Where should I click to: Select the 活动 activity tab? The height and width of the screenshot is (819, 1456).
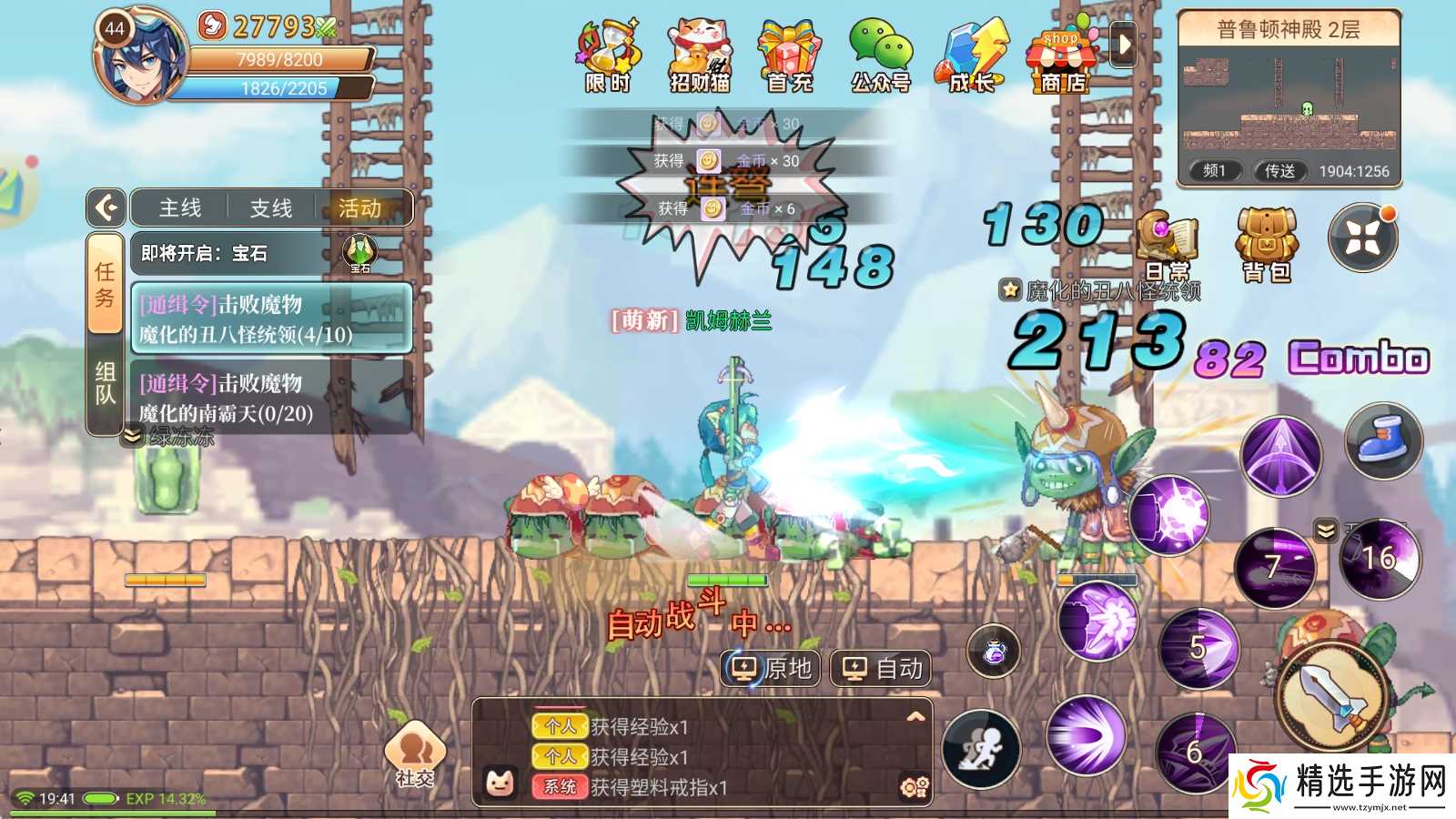pyautogui.click(x=360, y=208)
